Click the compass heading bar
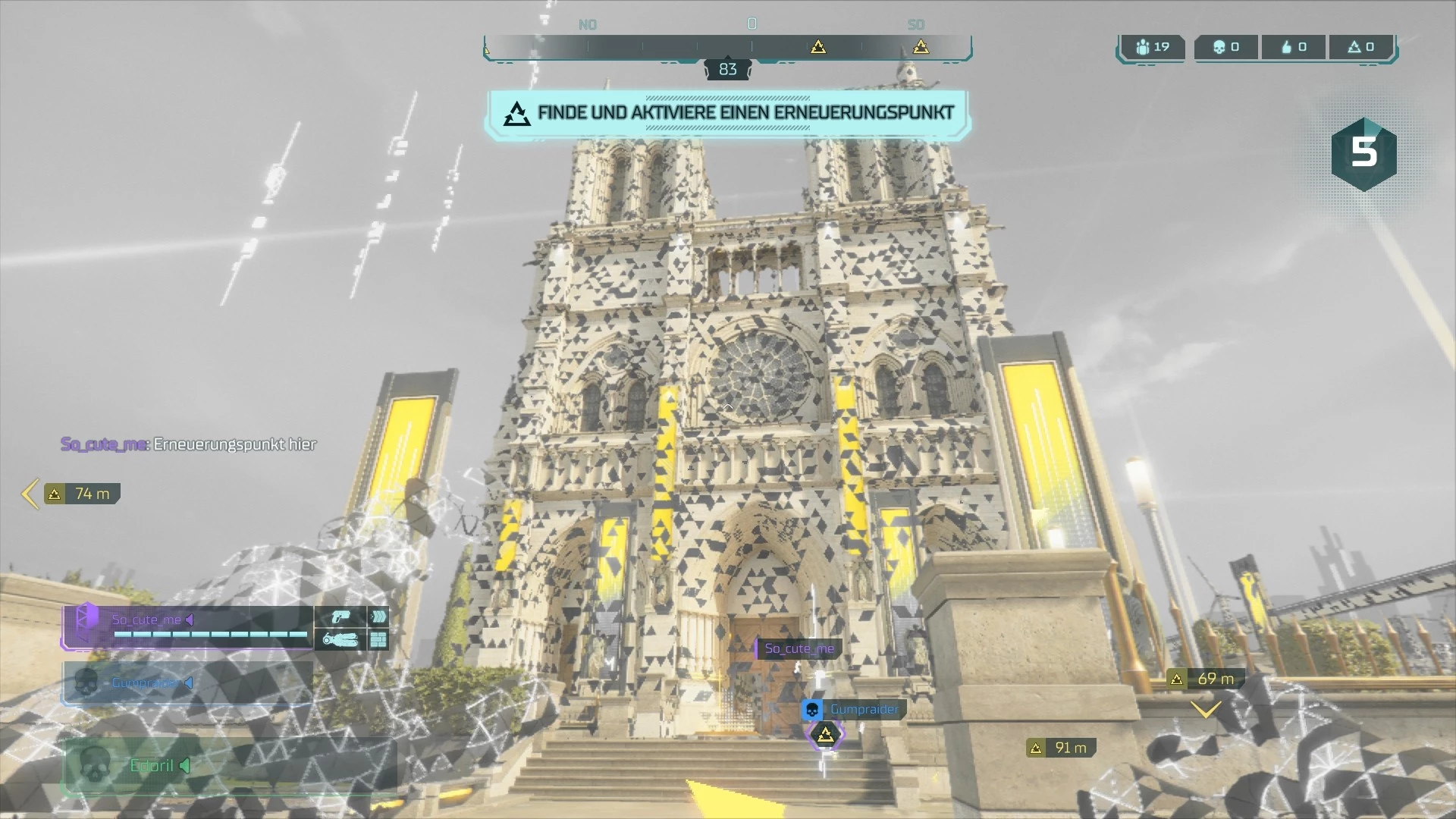Viewport: 1456px width, 819px height. (x=727, y=47)
